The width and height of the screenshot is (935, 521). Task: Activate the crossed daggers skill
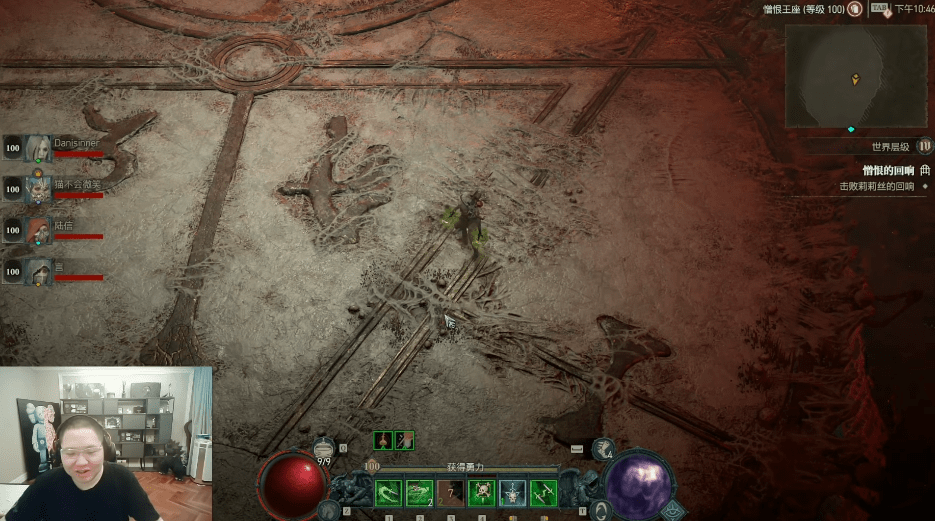[x=543, y=492]
